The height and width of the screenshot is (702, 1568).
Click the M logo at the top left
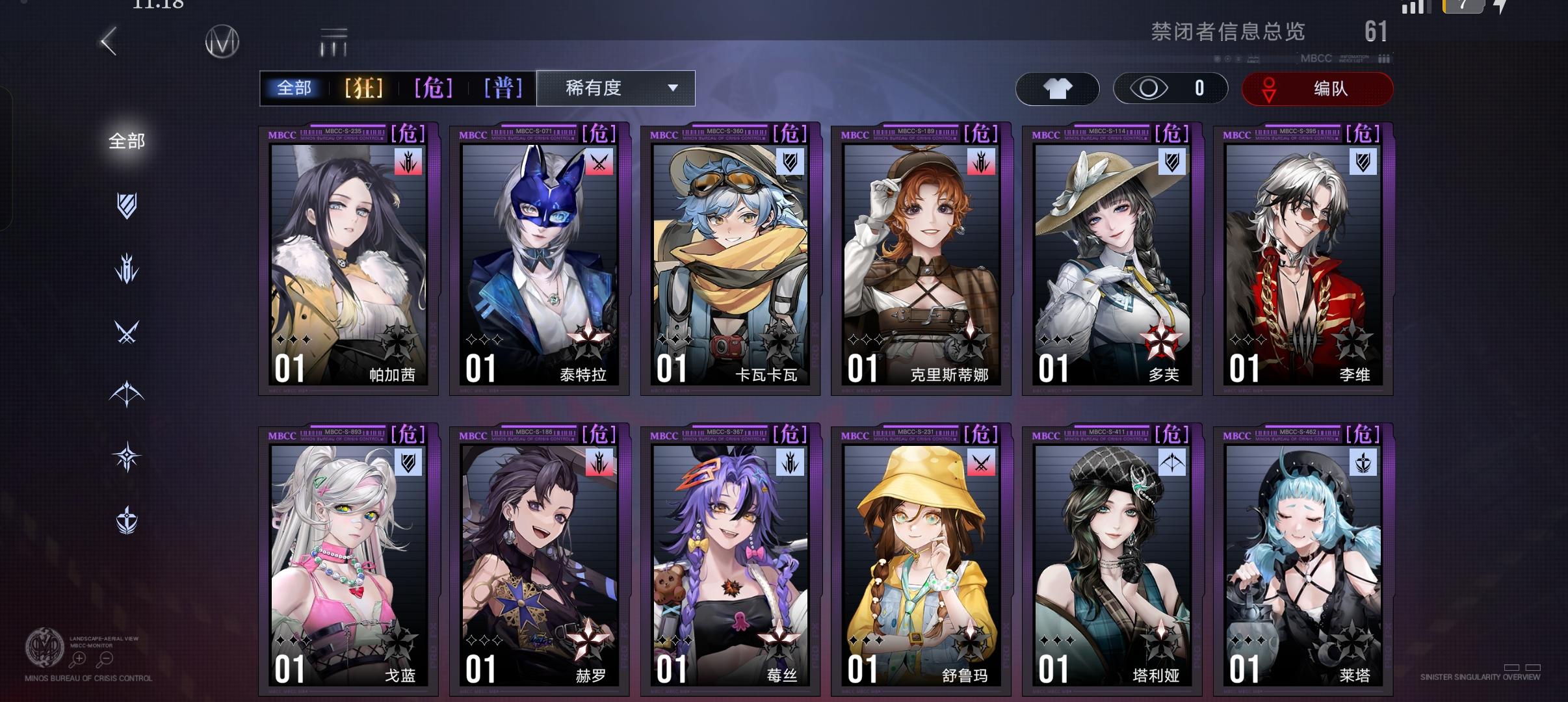pos(222,41)
